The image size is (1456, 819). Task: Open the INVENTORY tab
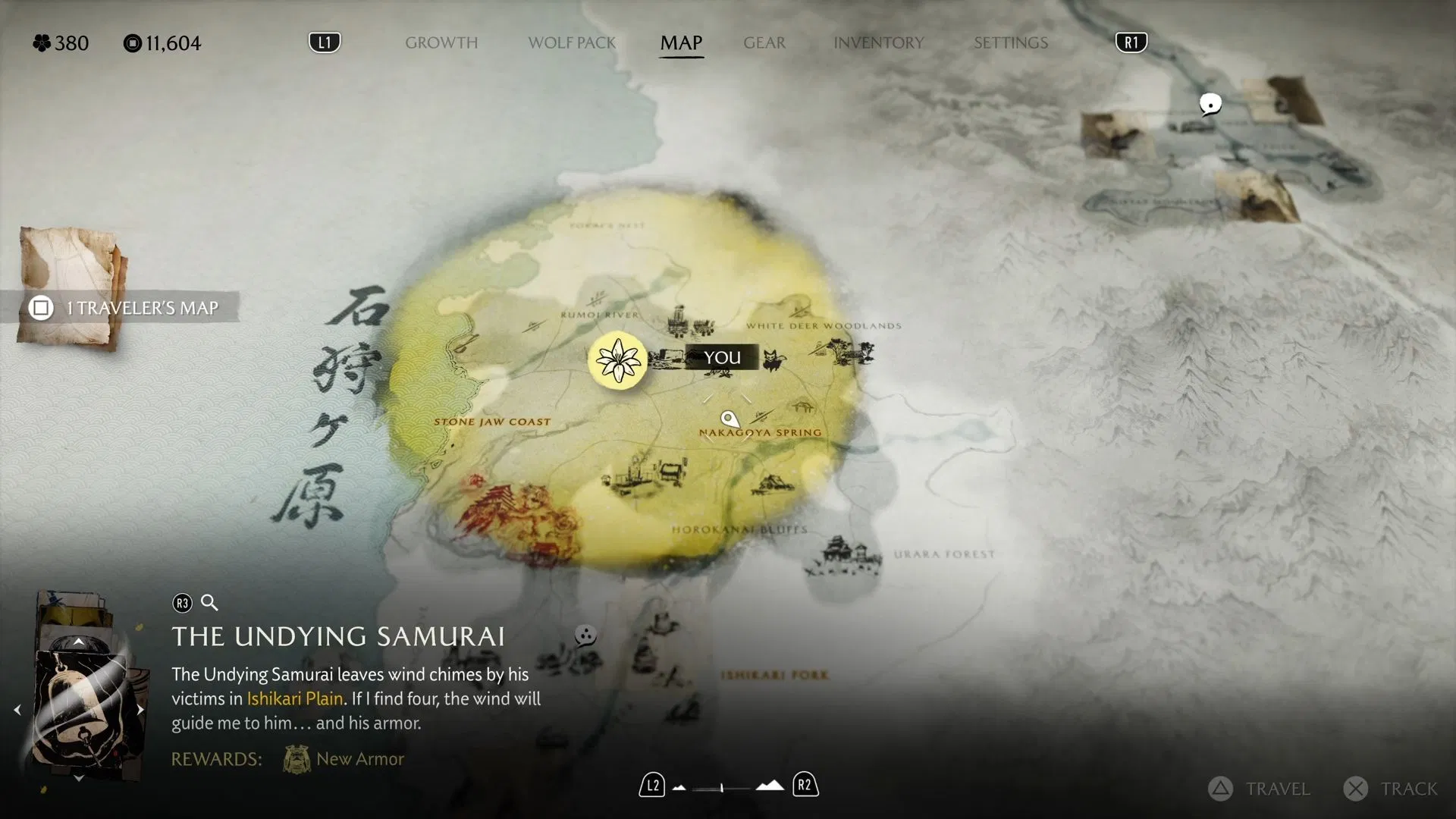pos(878,43)
